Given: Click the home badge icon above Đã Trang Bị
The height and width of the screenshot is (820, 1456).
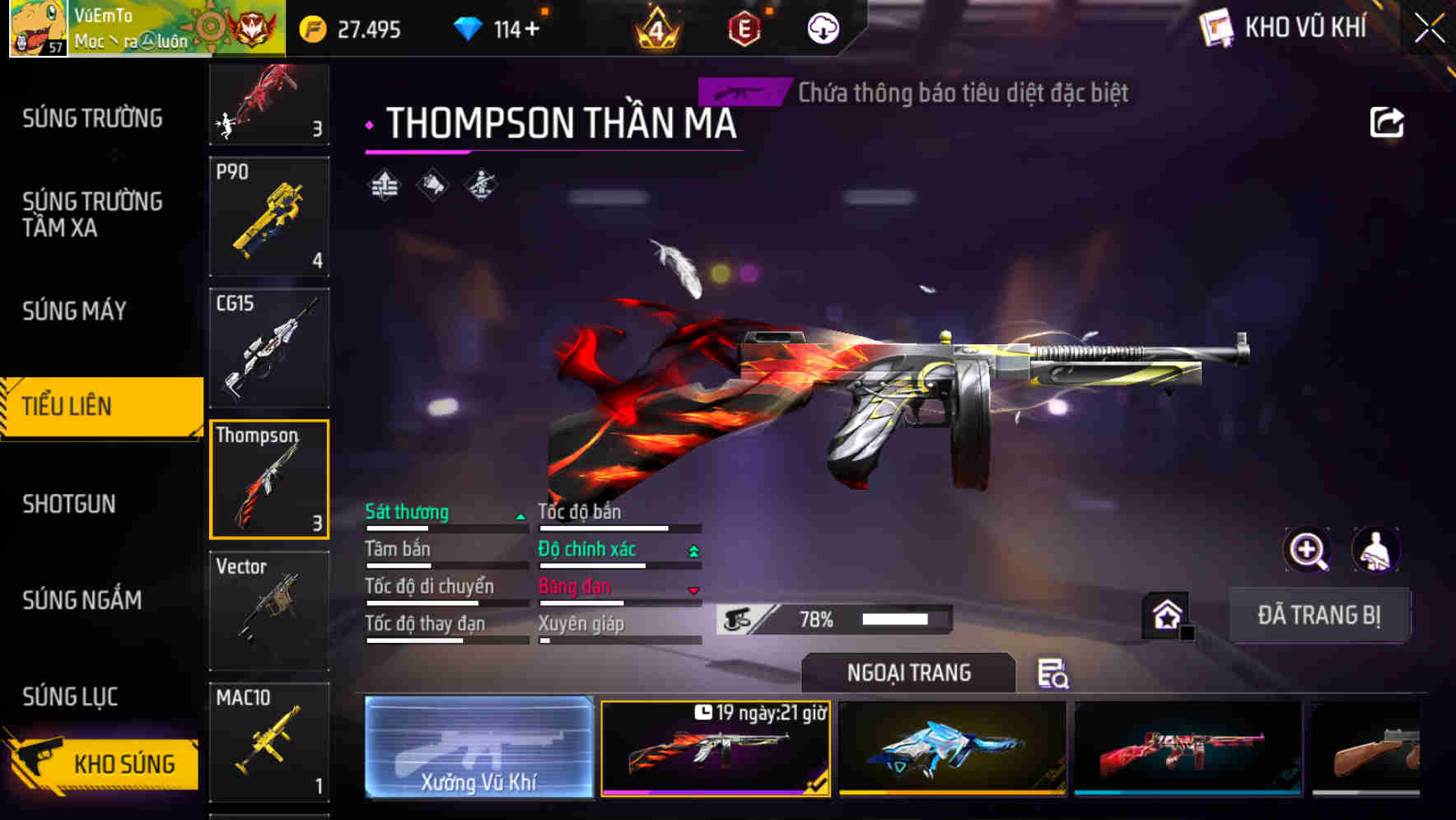Looking at the screenshot, I should pyautogui.click(x=1166, y=613).
